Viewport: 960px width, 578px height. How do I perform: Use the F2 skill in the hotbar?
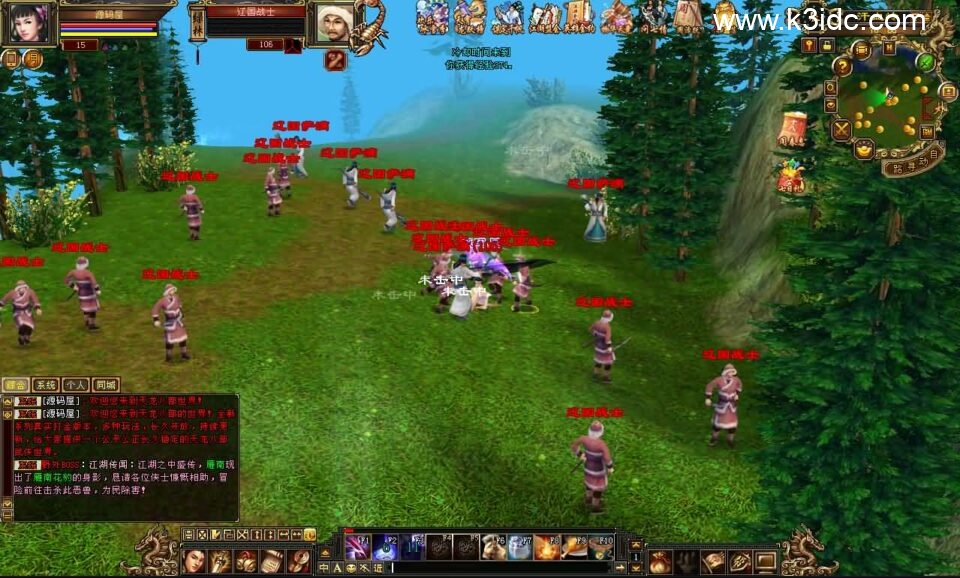[x=385, y=547]
